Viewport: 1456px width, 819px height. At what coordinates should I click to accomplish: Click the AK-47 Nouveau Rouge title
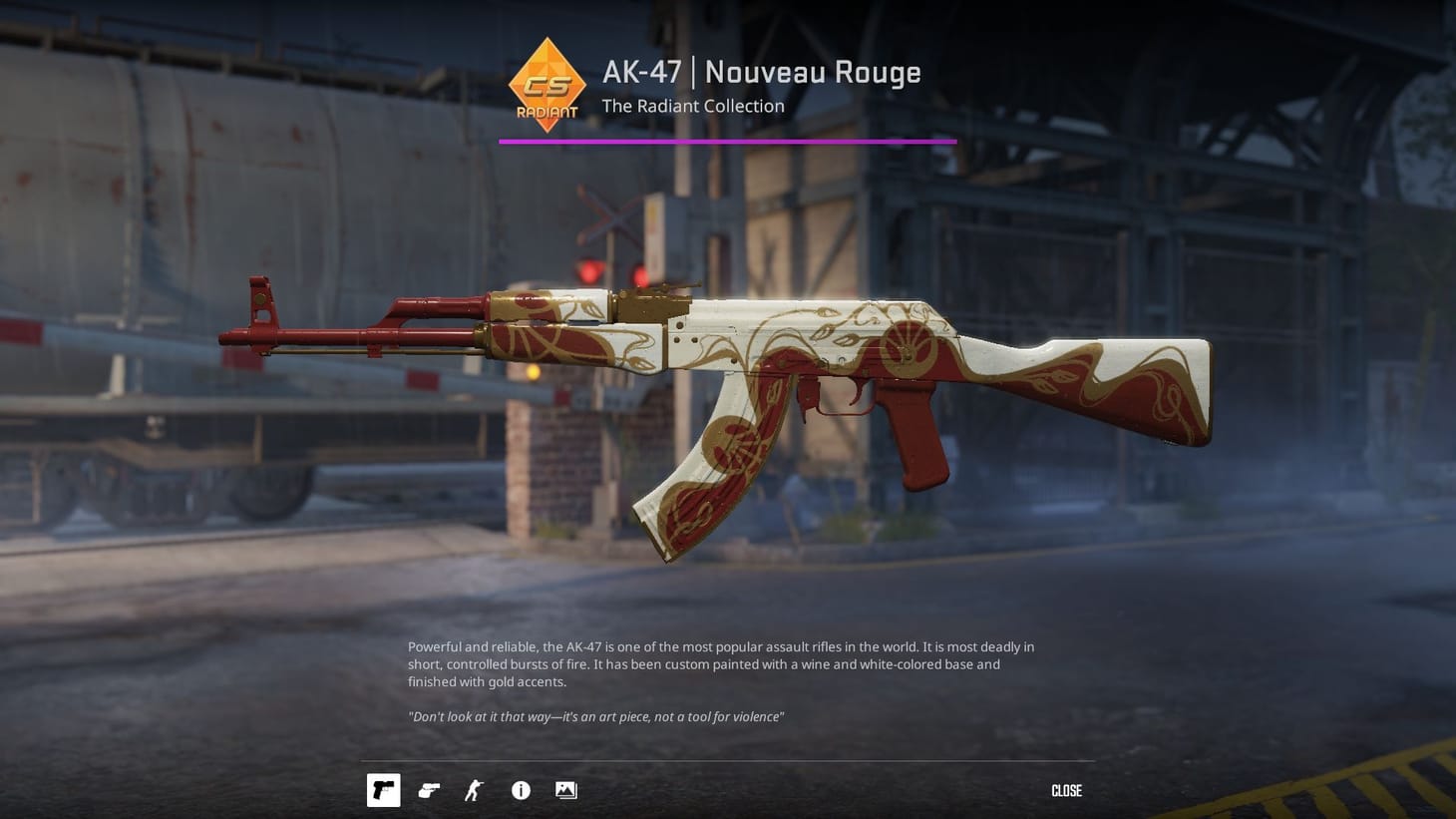point(761,71)
